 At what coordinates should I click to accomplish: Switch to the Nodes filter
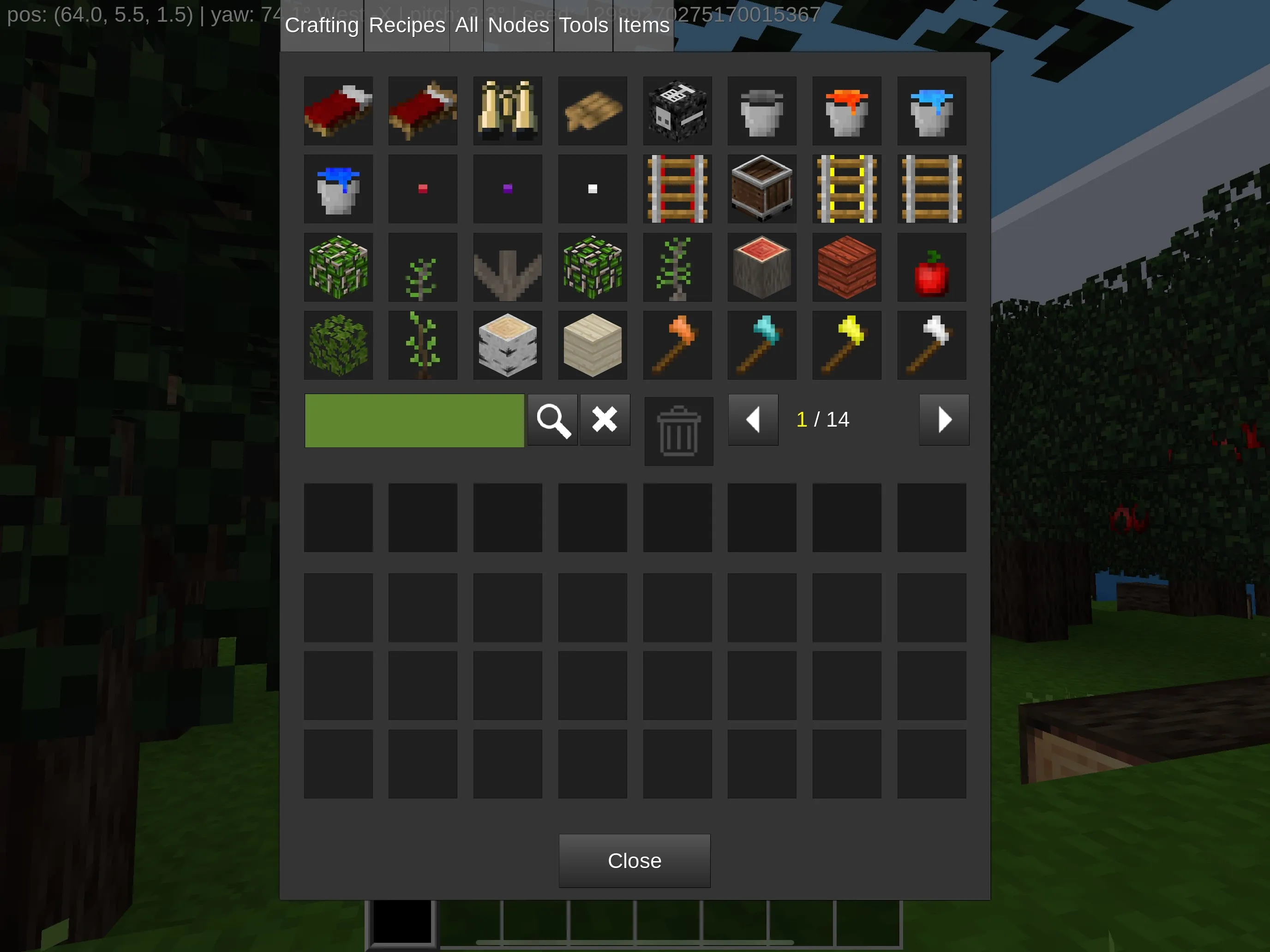517,24
